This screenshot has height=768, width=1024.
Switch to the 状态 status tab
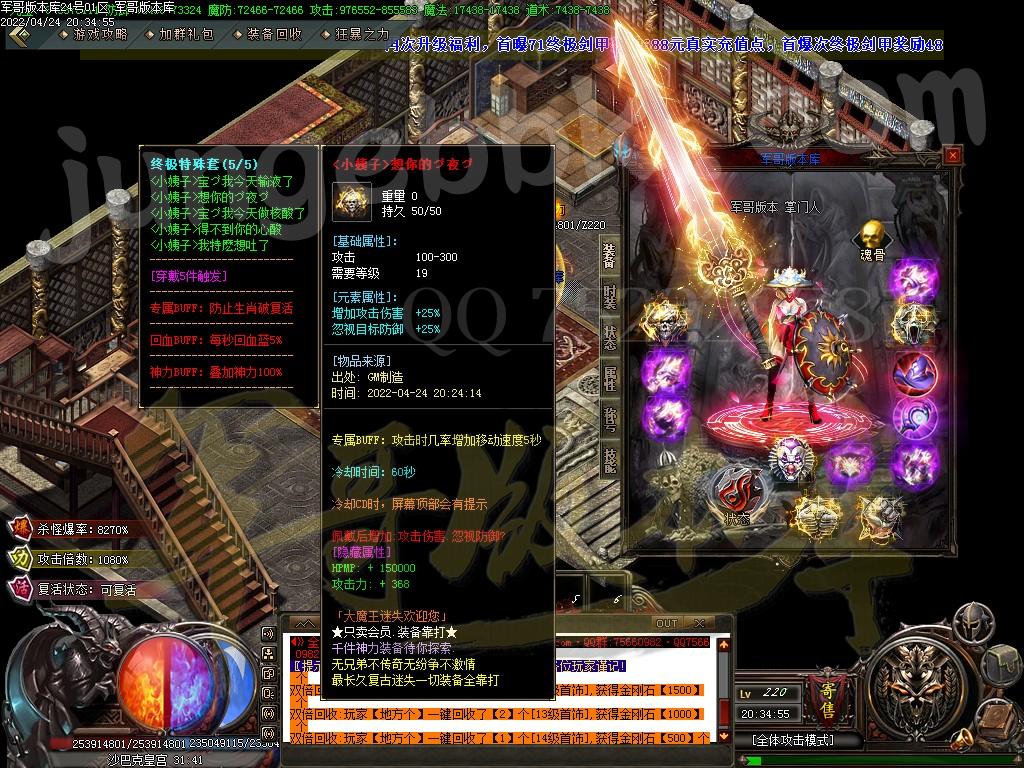pos(609,337)
